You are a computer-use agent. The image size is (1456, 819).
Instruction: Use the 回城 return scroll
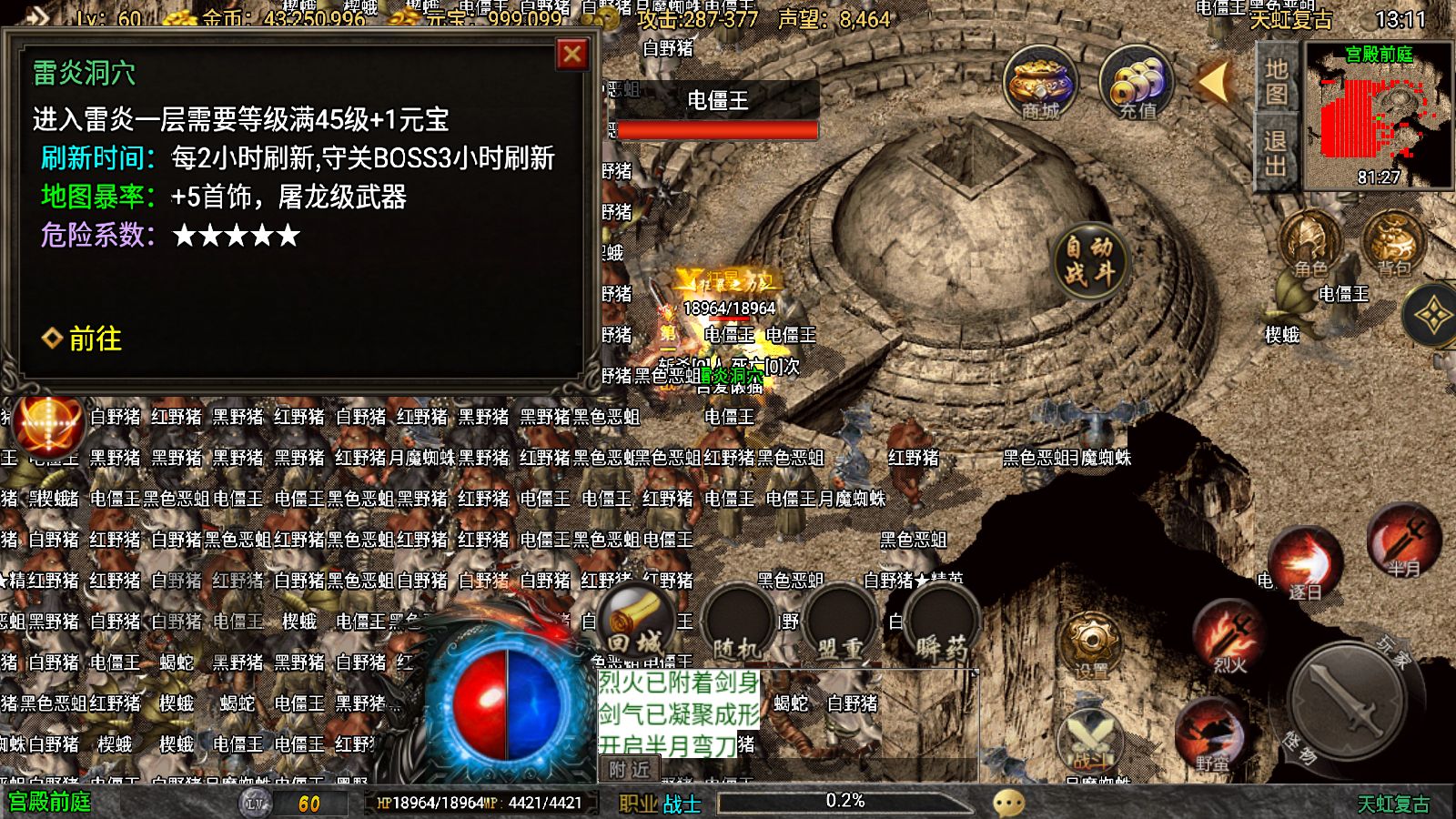coord(636,624)
